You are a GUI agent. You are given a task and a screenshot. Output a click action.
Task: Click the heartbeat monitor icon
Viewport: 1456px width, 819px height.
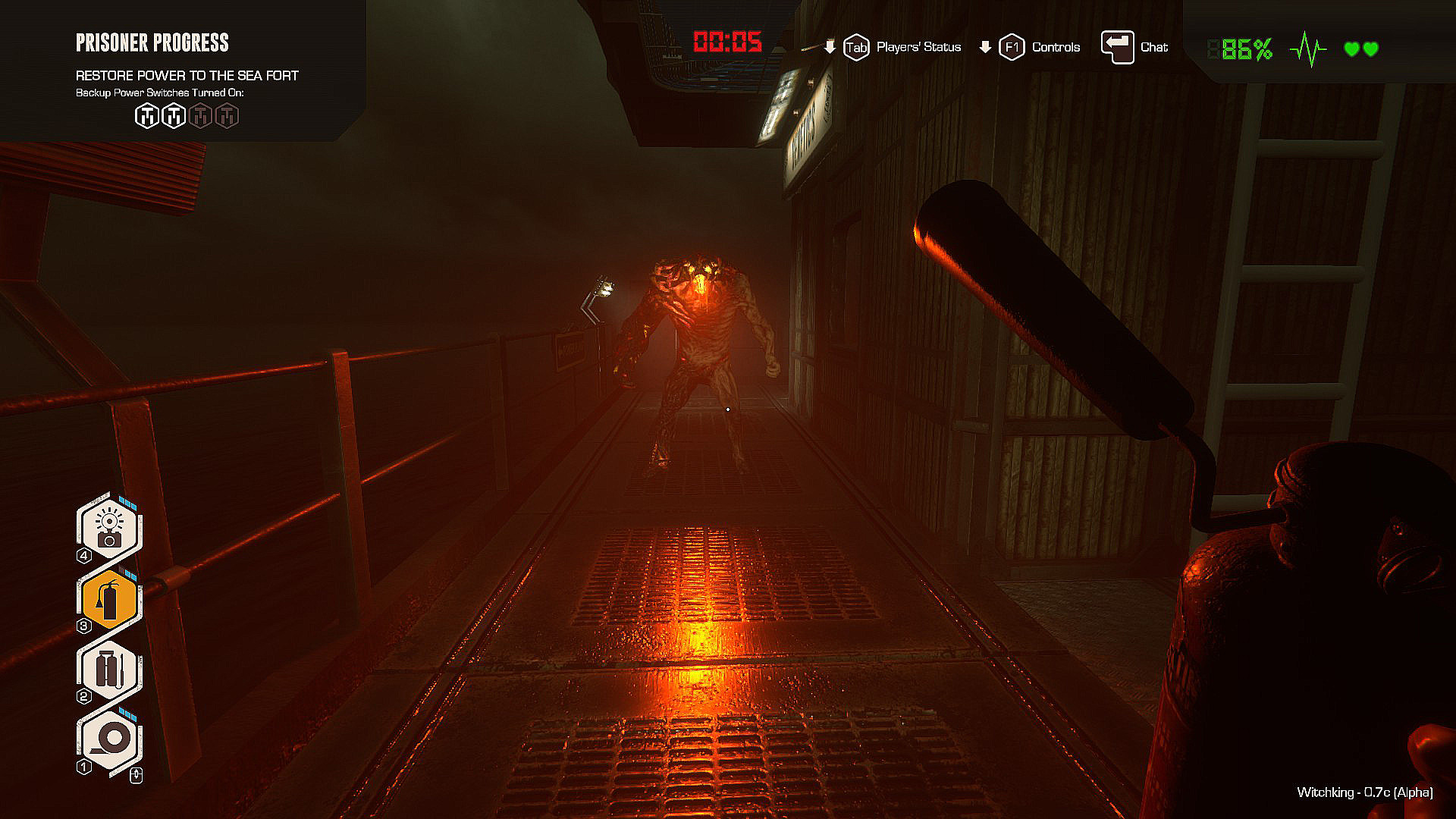point(1306,48)
